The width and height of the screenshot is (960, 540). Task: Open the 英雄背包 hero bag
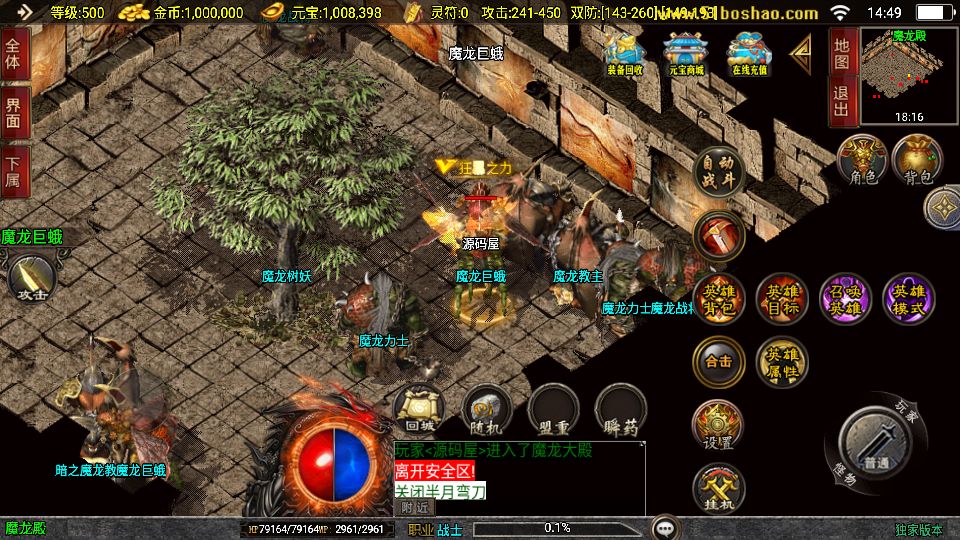coord(718,299)
